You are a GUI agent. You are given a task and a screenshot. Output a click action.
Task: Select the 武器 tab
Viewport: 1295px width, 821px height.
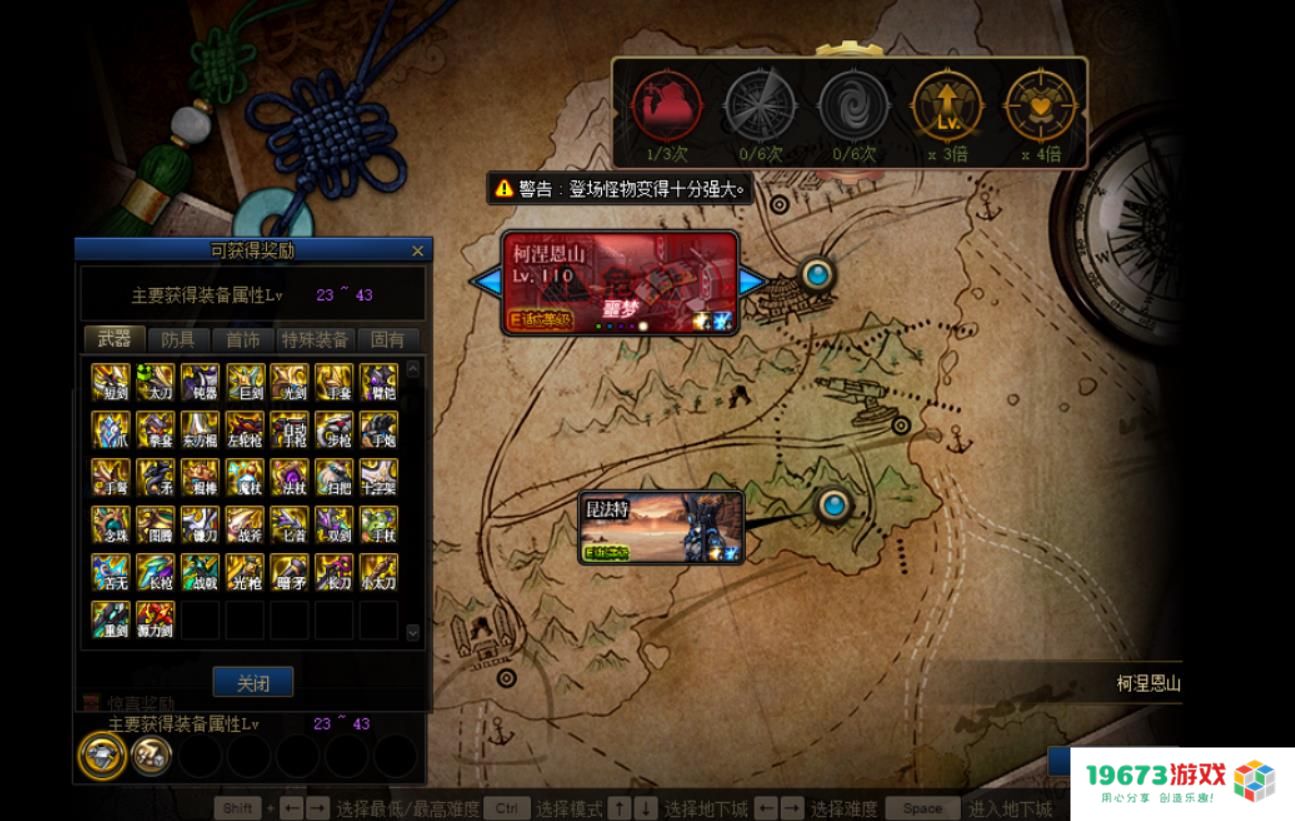coord(114,340)
